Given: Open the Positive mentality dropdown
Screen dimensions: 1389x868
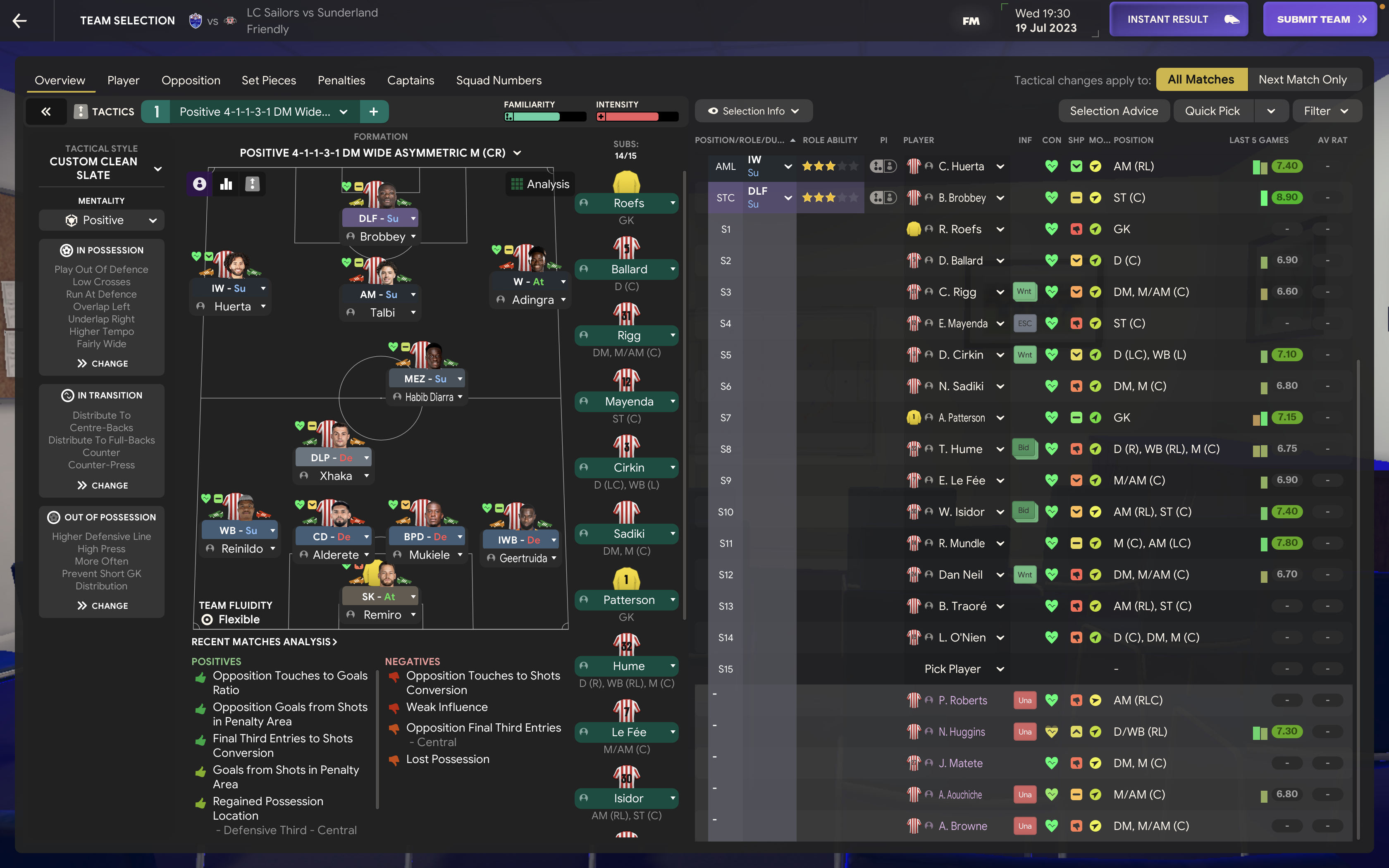Looking at the screenshot, I should click(x=101, y=220).
